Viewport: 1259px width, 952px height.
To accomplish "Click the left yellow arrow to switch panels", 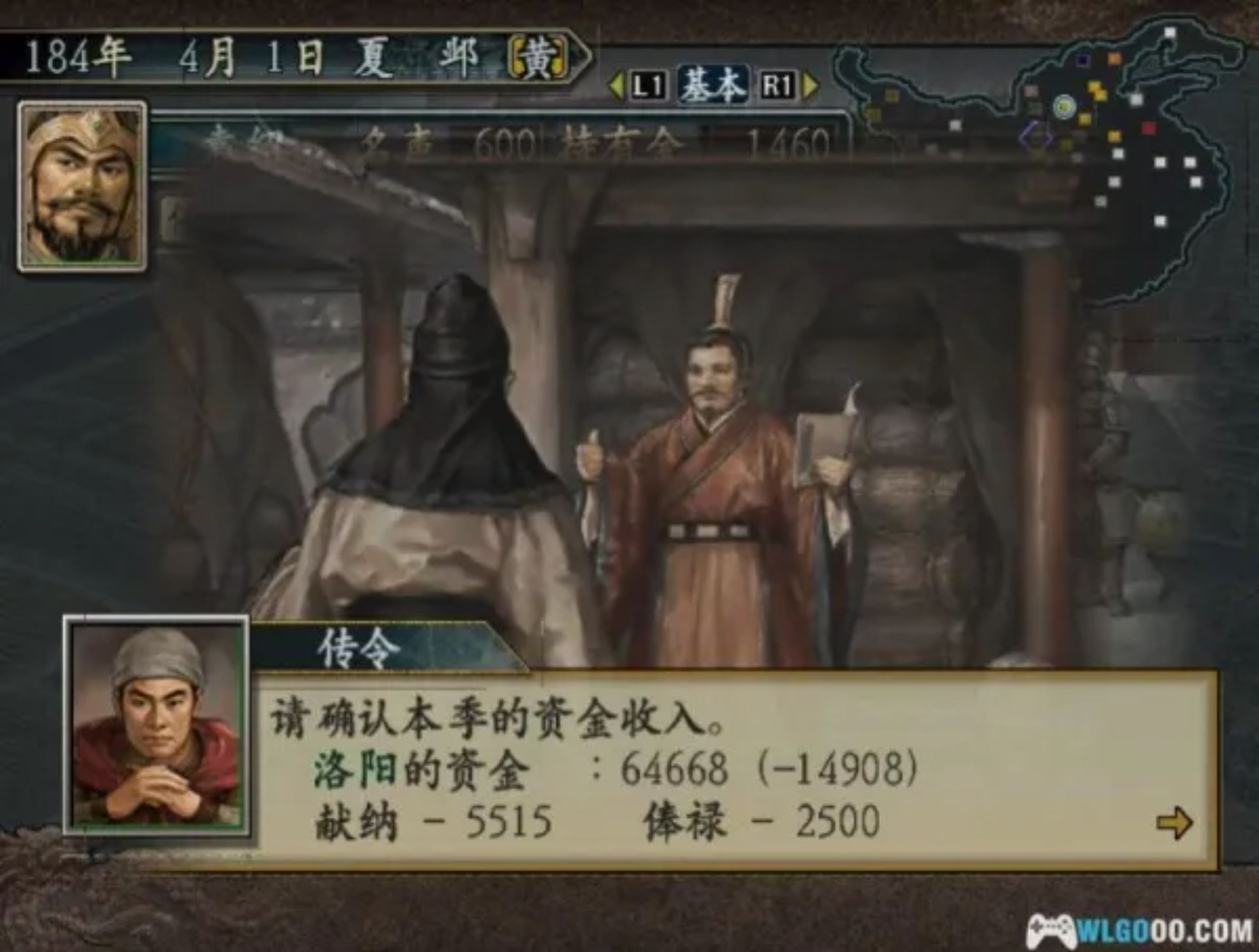I will (615, 85).
